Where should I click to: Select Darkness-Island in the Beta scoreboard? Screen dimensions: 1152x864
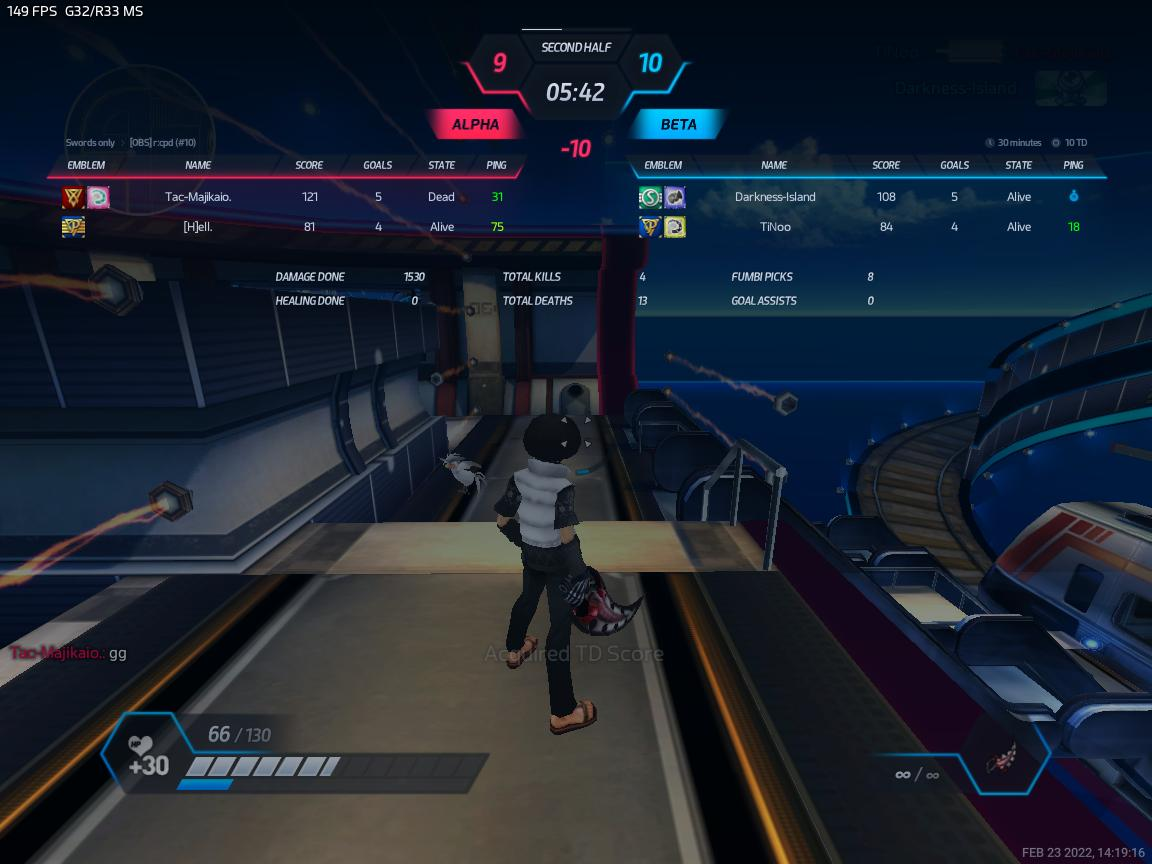pos(775,197)
